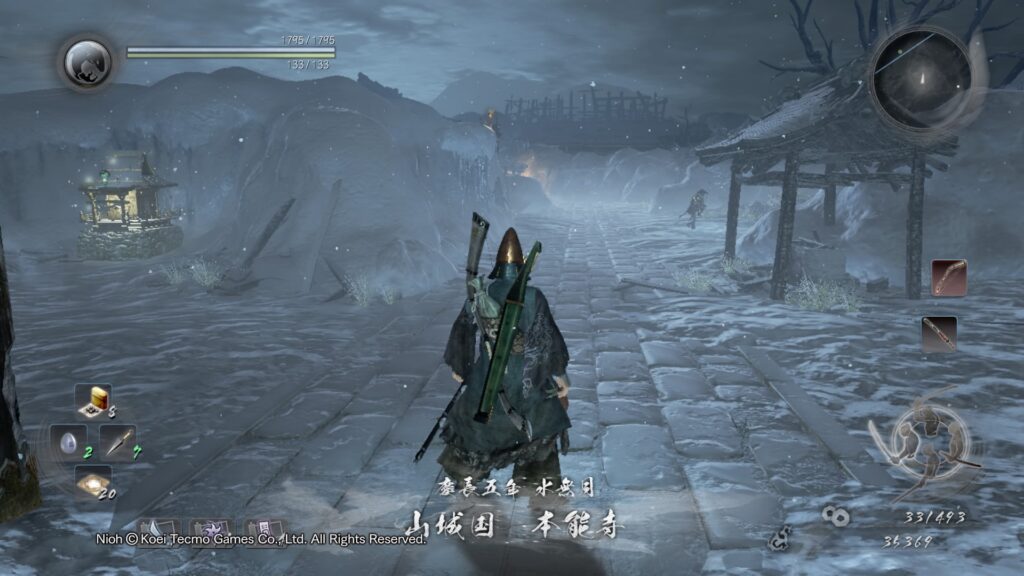Open the circular radar minimap
1024x576 pixels.
[920, 78]
